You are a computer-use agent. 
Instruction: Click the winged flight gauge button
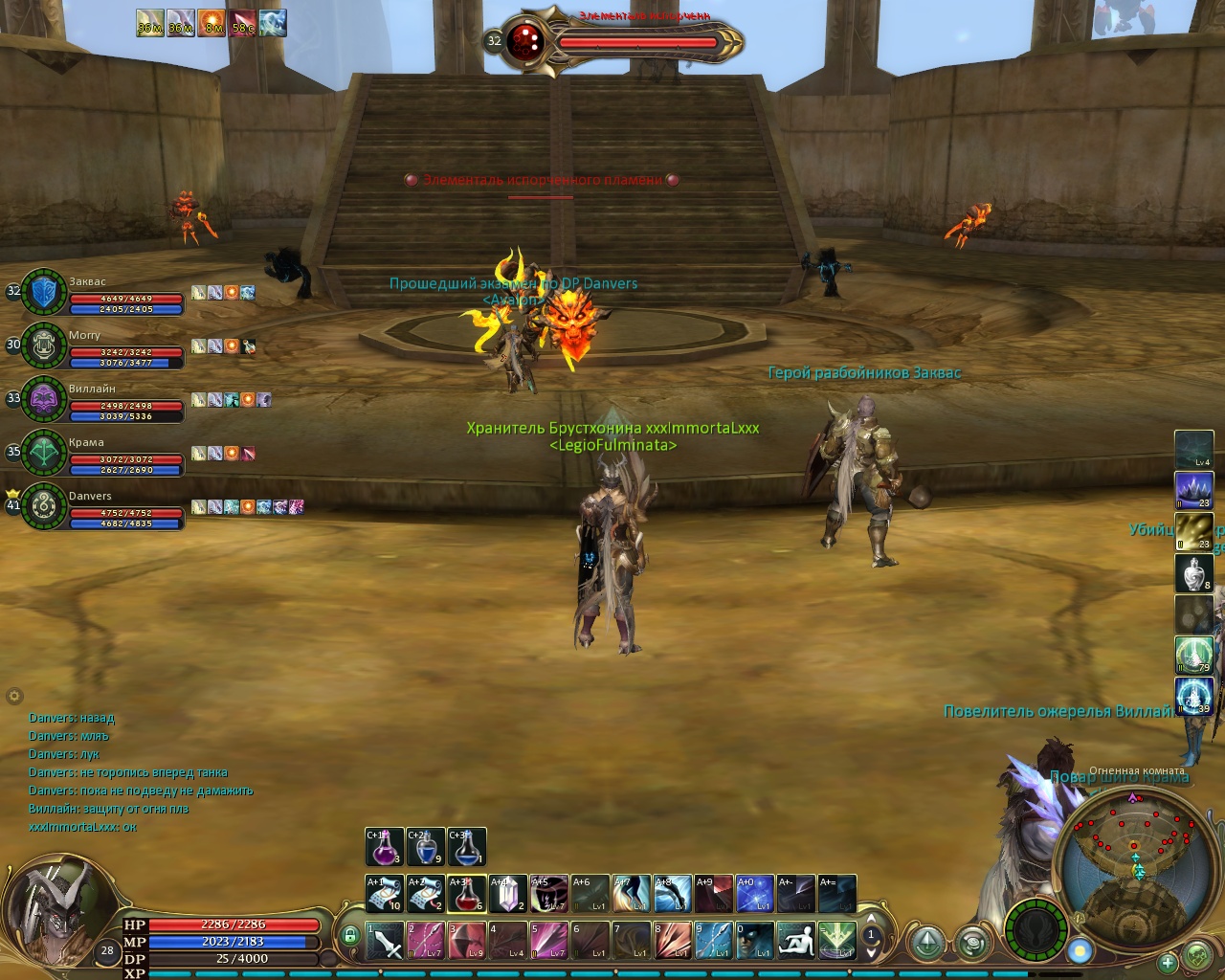click(x=1036, y=930)
